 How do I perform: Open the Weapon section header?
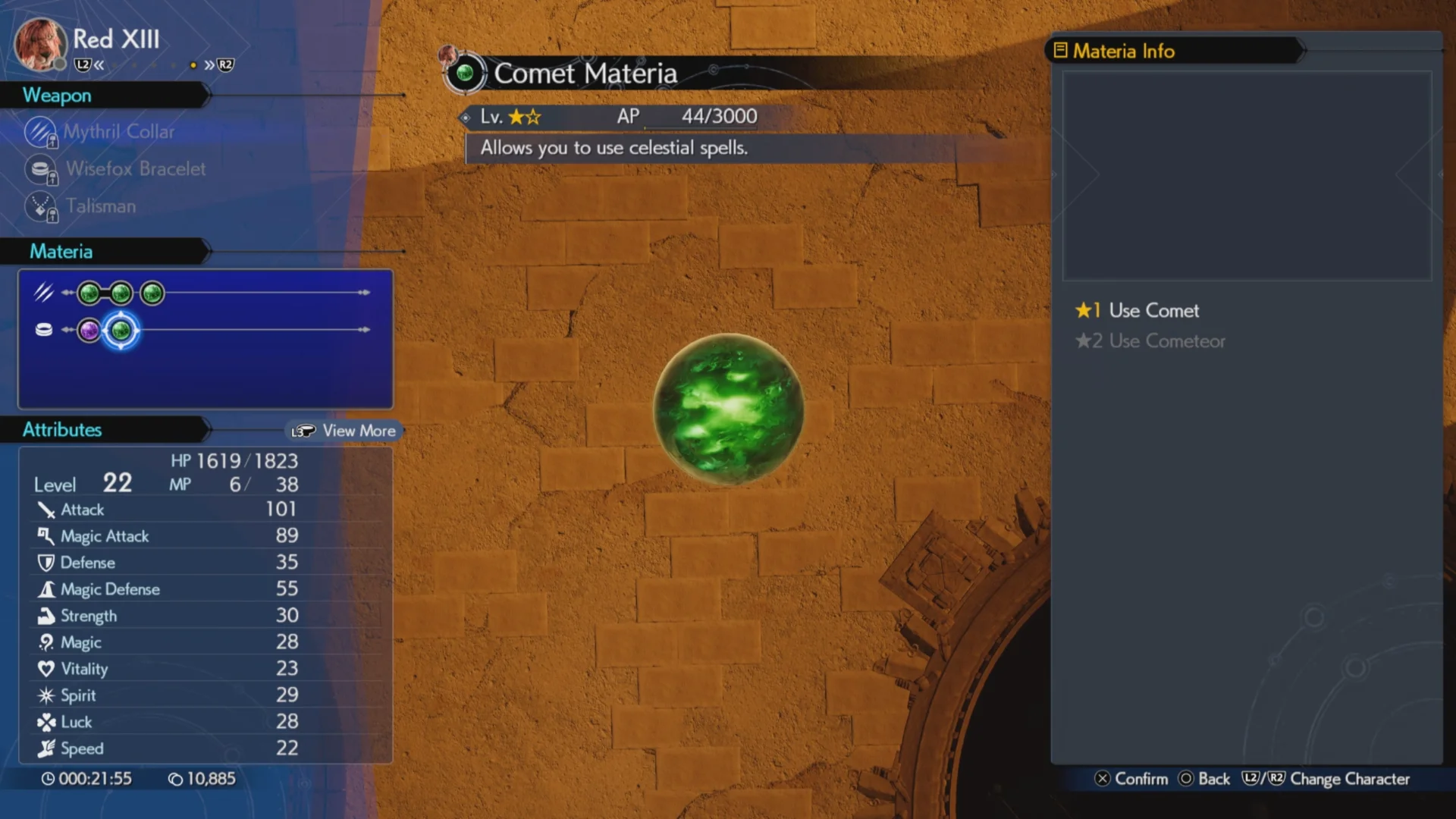tap(58, 96)
